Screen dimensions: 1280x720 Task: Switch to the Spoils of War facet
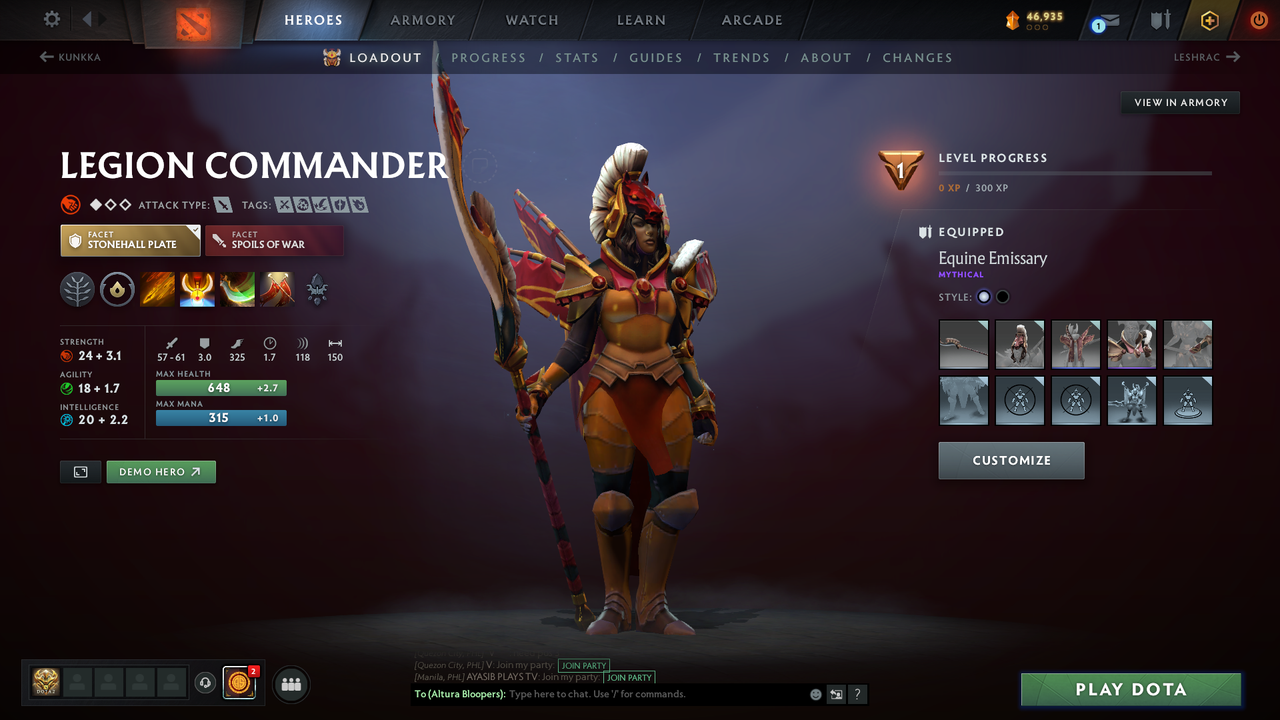275,240
